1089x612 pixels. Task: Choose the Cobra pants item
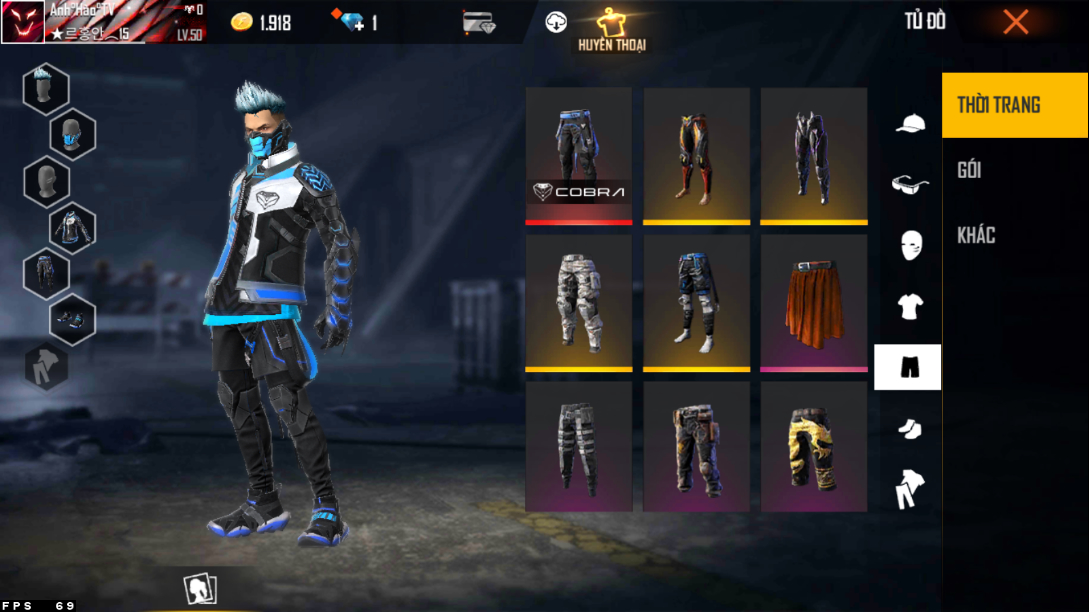tap(579, 154)
